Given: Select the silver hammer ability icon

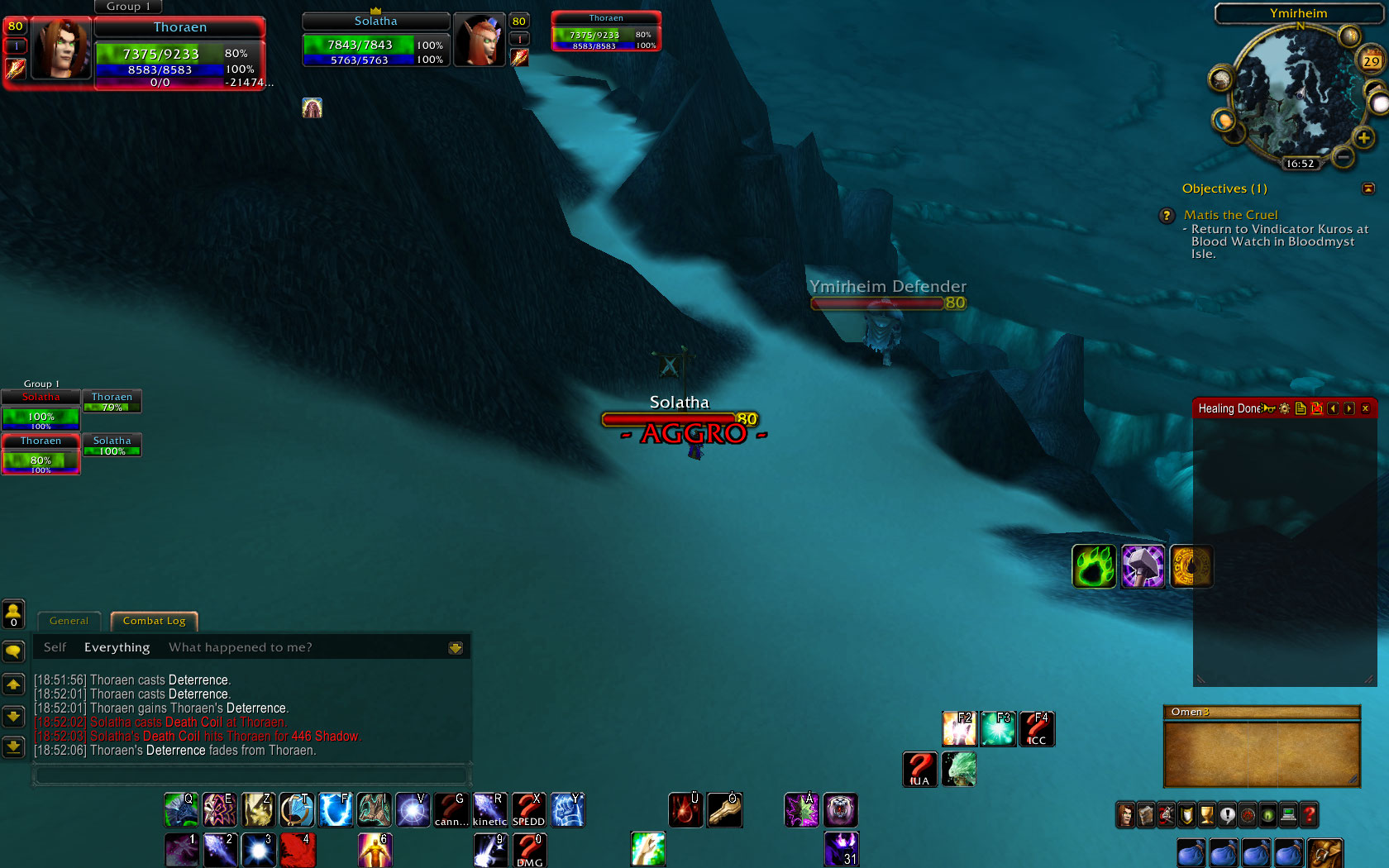Looking at the screenshot, I should pyautogui.click(x=1143, y=567).
